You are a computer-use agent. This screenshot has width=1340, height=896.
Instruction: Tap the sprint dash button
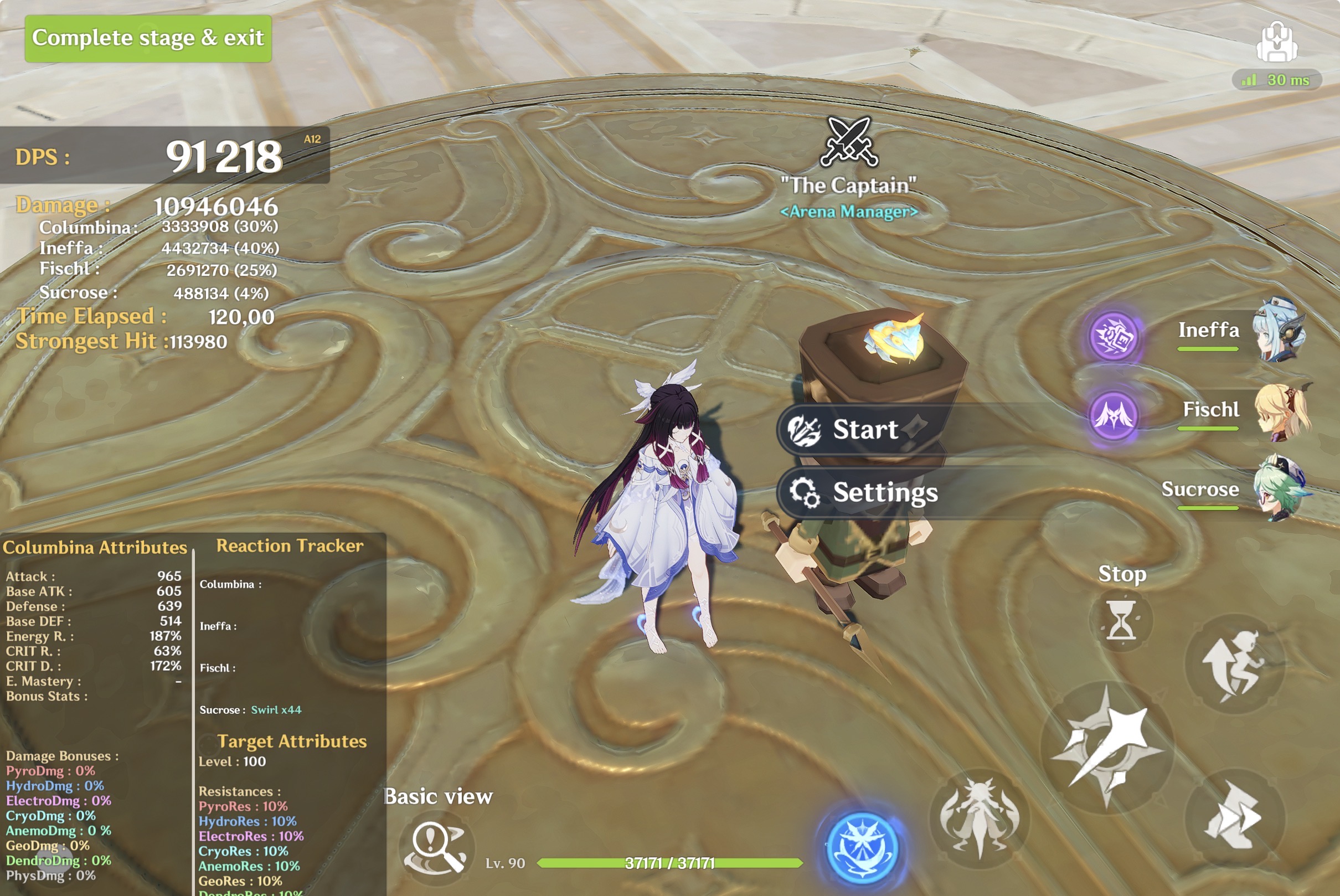click(x=1233, y=818)
